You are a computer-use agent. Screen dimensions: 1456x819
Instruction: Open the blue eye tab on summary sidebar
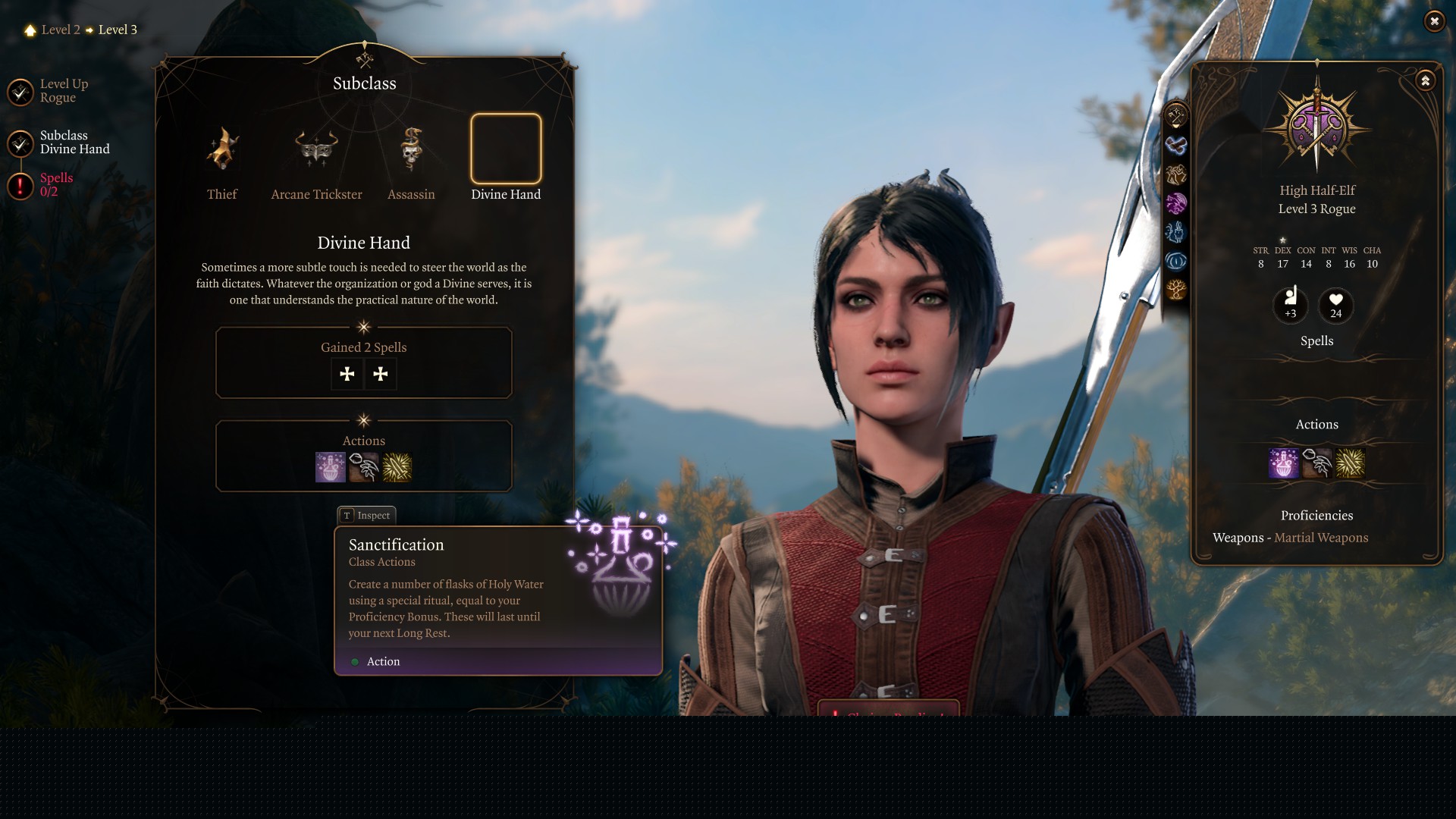1176,261
